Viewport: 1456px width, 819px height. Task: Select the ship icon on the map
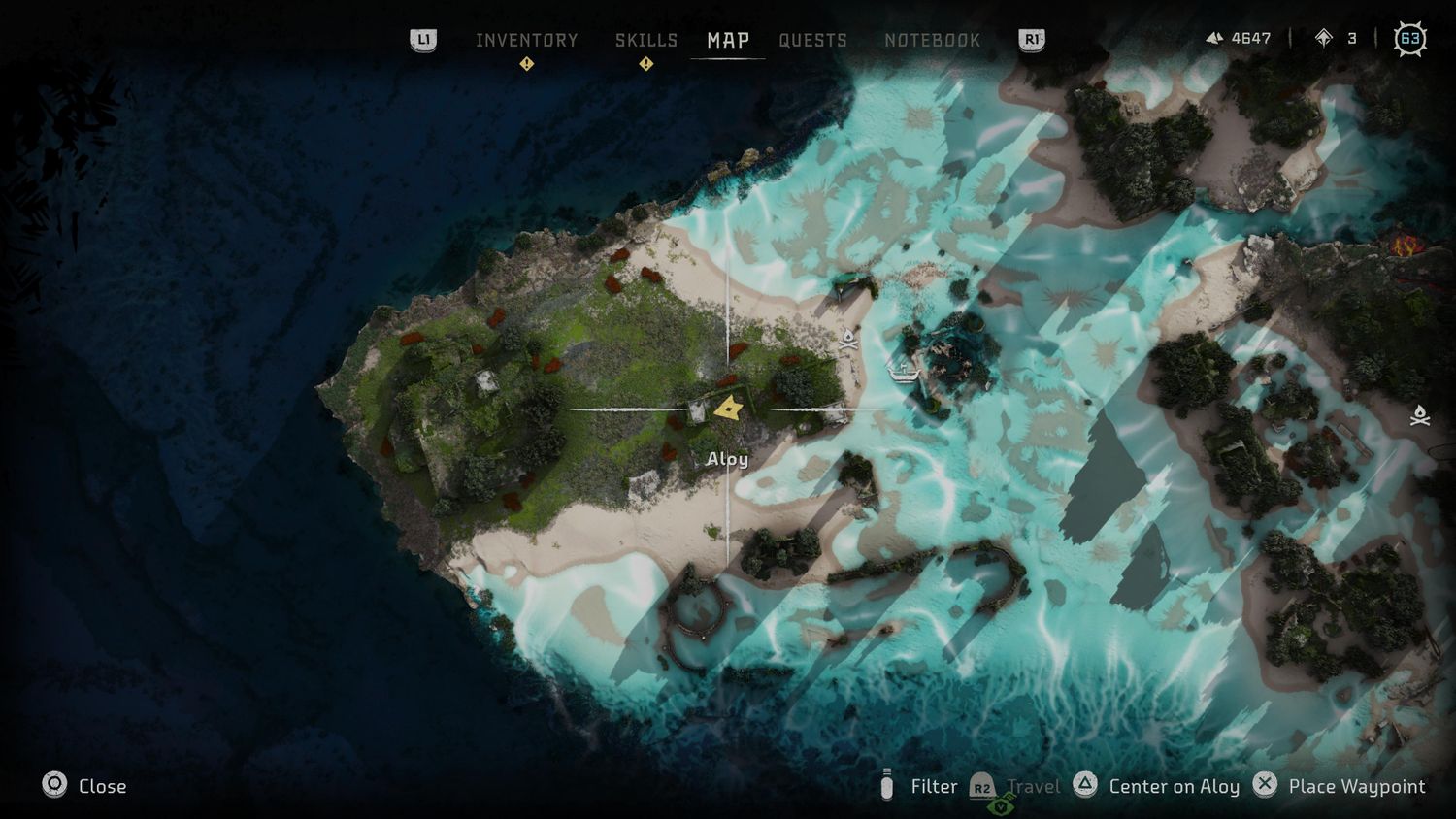click(904, 371)
